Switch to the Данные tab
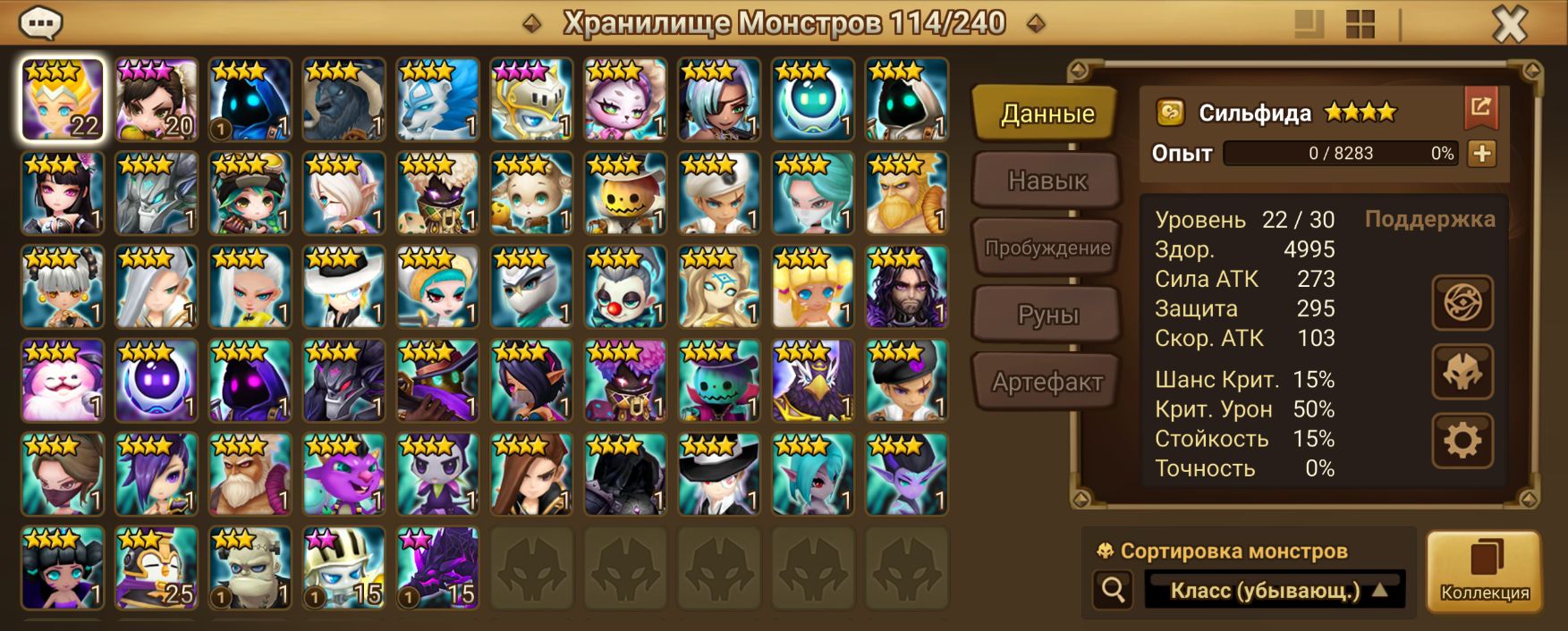The height and width of the screenshot is (631, 1568). [x=1047, y=114]
